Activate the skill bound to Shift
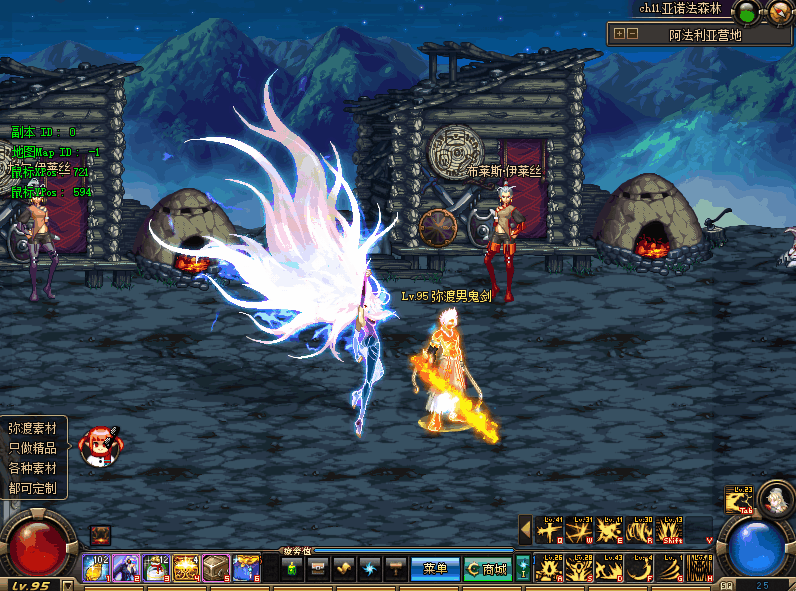The height and width of the screenshot is (591, 796). pyautogui.click(x=671, y=530)
